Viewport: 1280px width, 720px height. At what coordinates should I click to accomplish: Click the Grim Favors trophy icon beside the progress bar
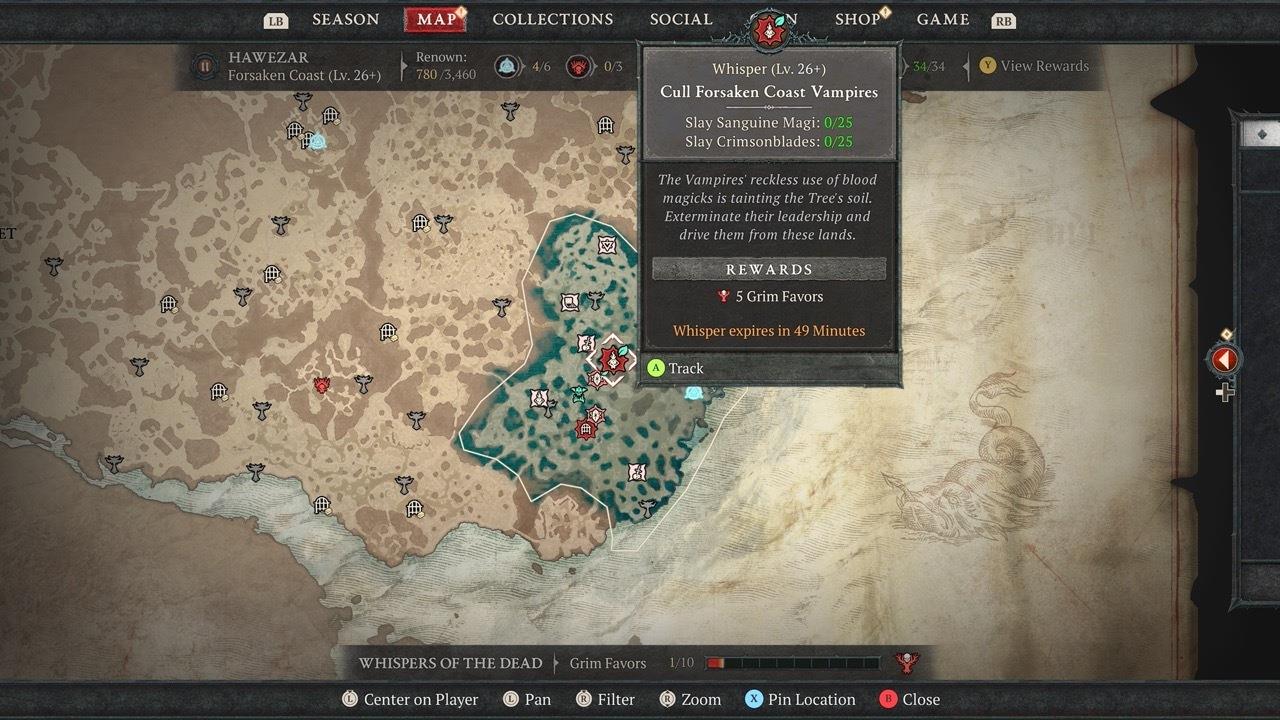click(906, 662)
